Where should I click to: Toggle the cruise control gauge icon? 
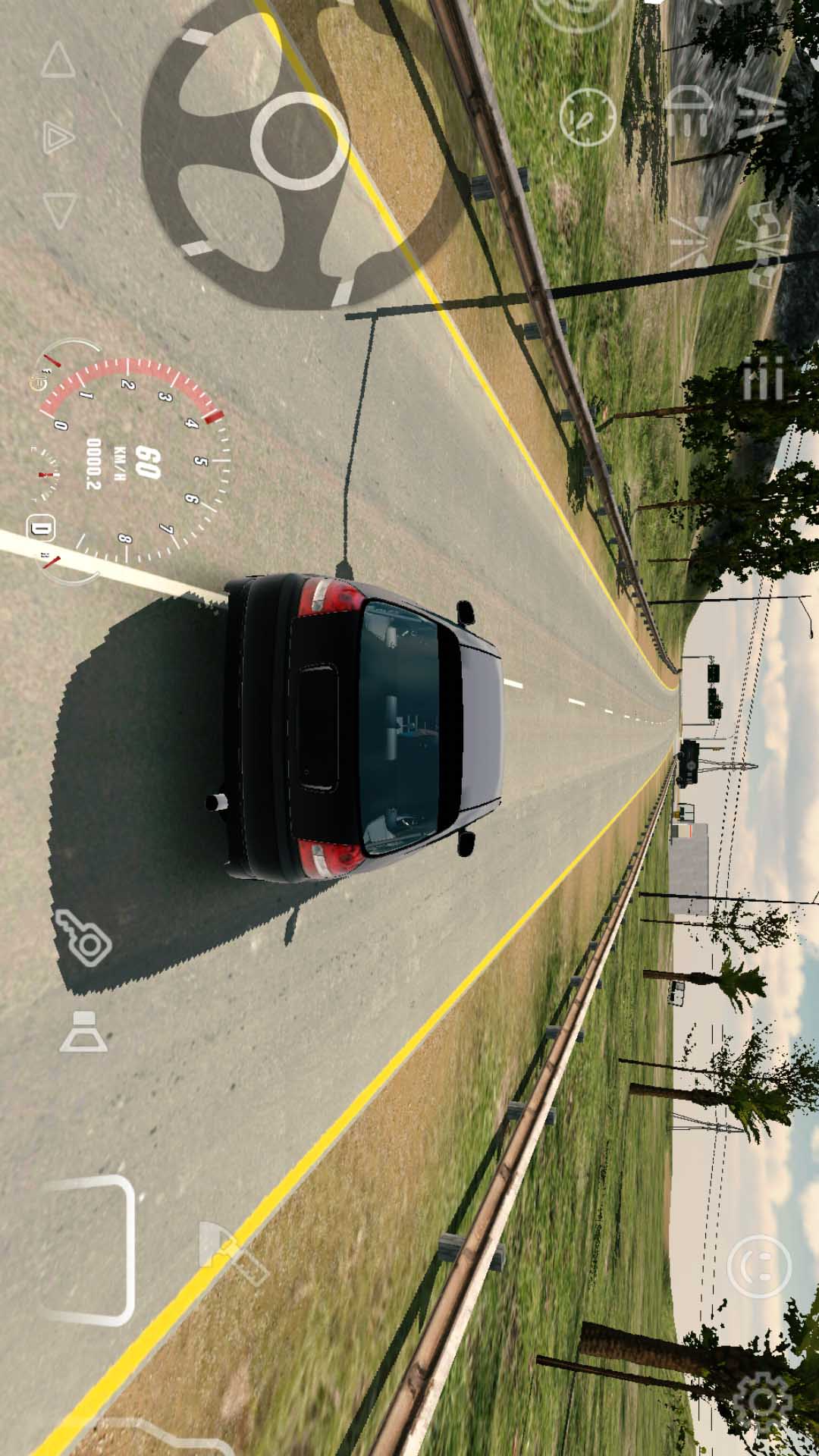click(x=587, y=118)
